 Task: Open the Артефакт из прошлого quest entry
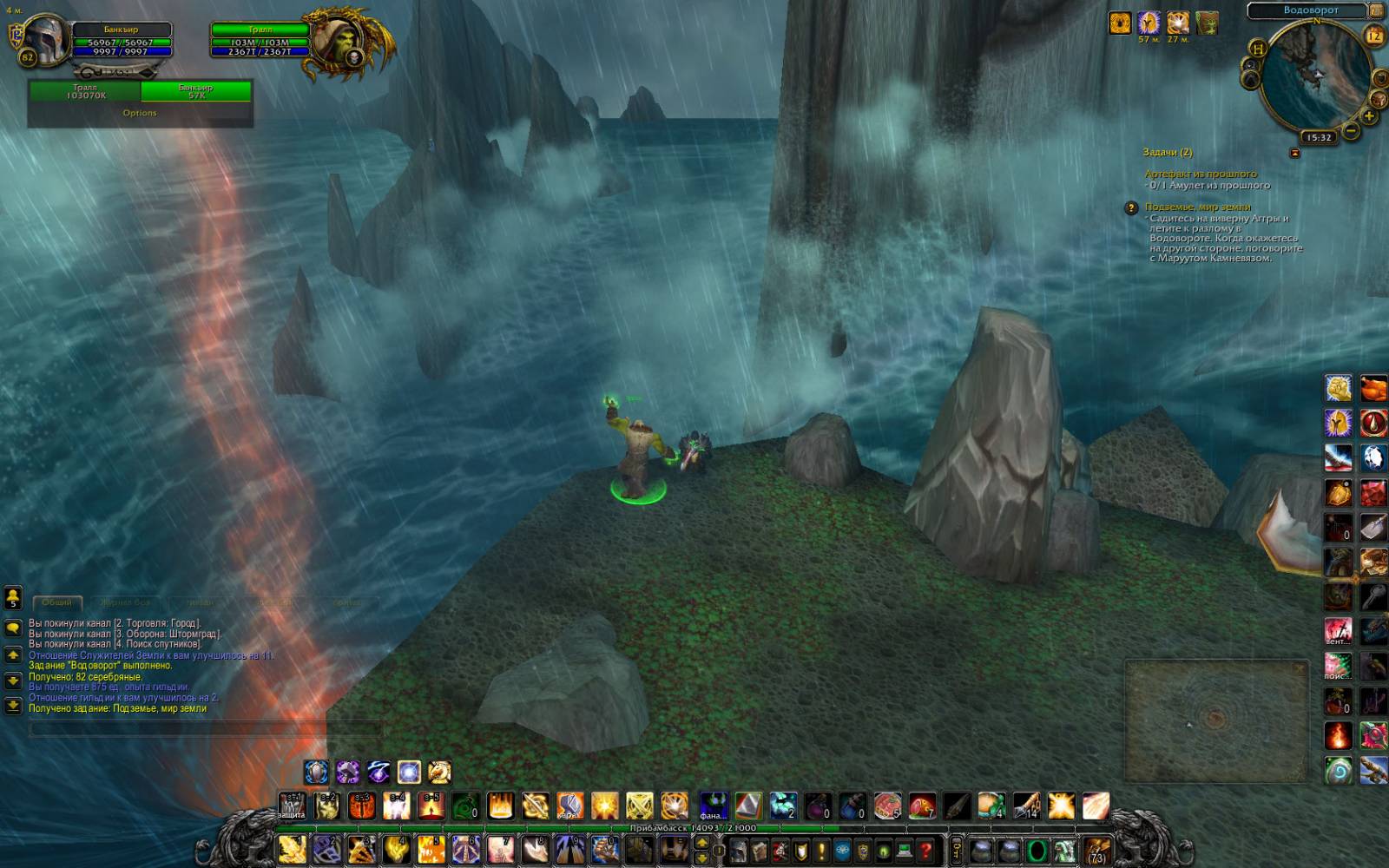[x=1200, y=174]
